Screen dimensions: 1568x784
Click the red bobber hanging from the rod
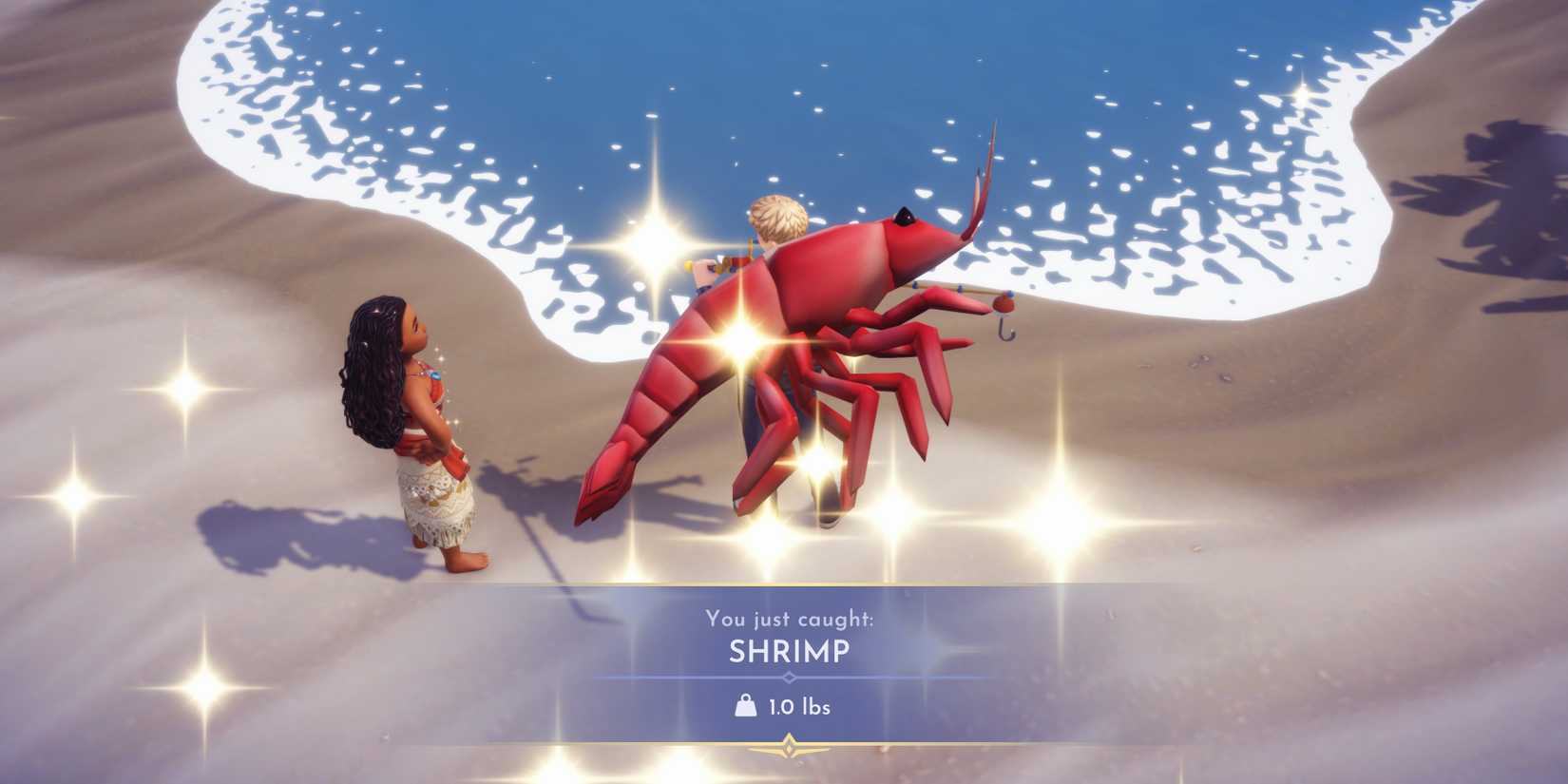(x=1003, y=304)
